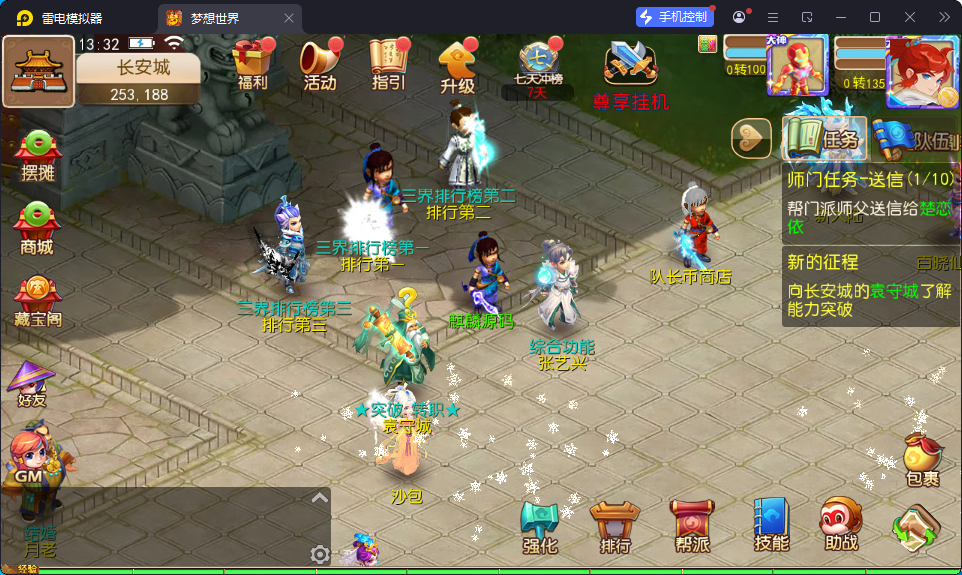The width and height of the screenshot is (962, 575).
Task: Open the 摆摊 stall menu
Action: pyautogui.click(x=37, y=155)
